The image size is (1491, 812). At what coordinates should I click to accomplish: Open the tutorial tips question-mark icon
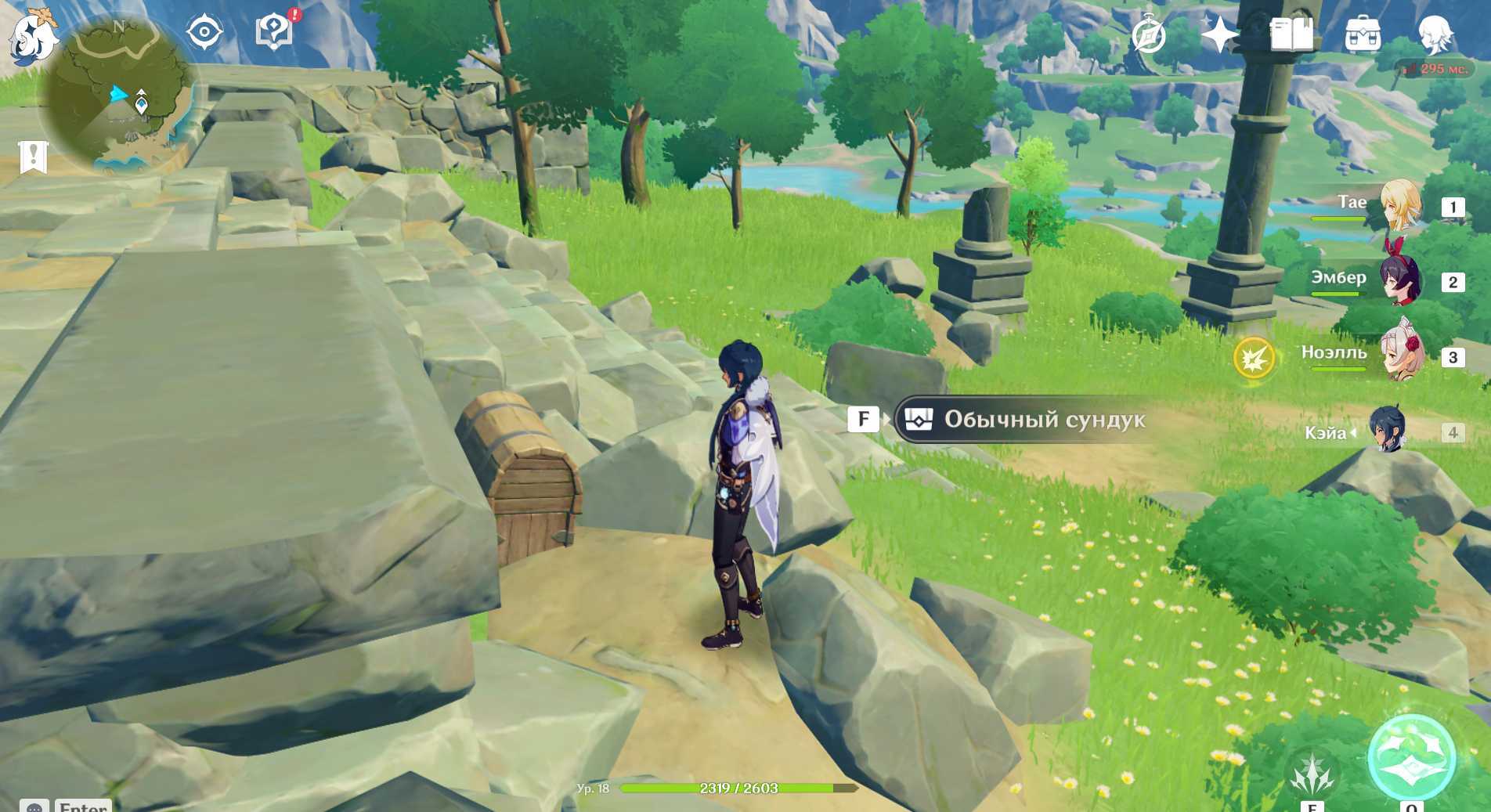click(x=274, y=32)
